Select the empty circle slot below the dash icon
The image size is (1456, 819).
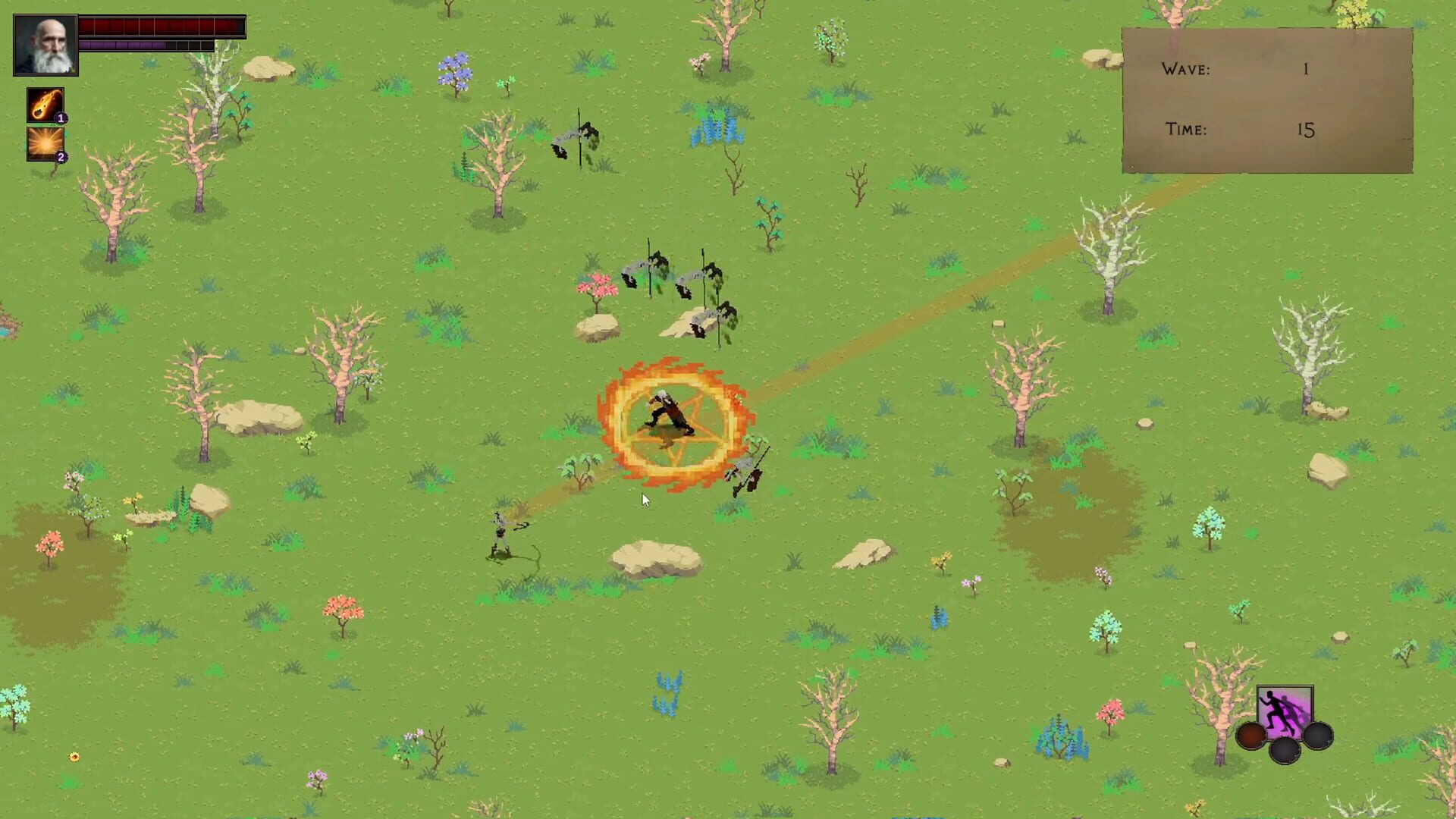pyautogui.click(x=1285, y=752)
